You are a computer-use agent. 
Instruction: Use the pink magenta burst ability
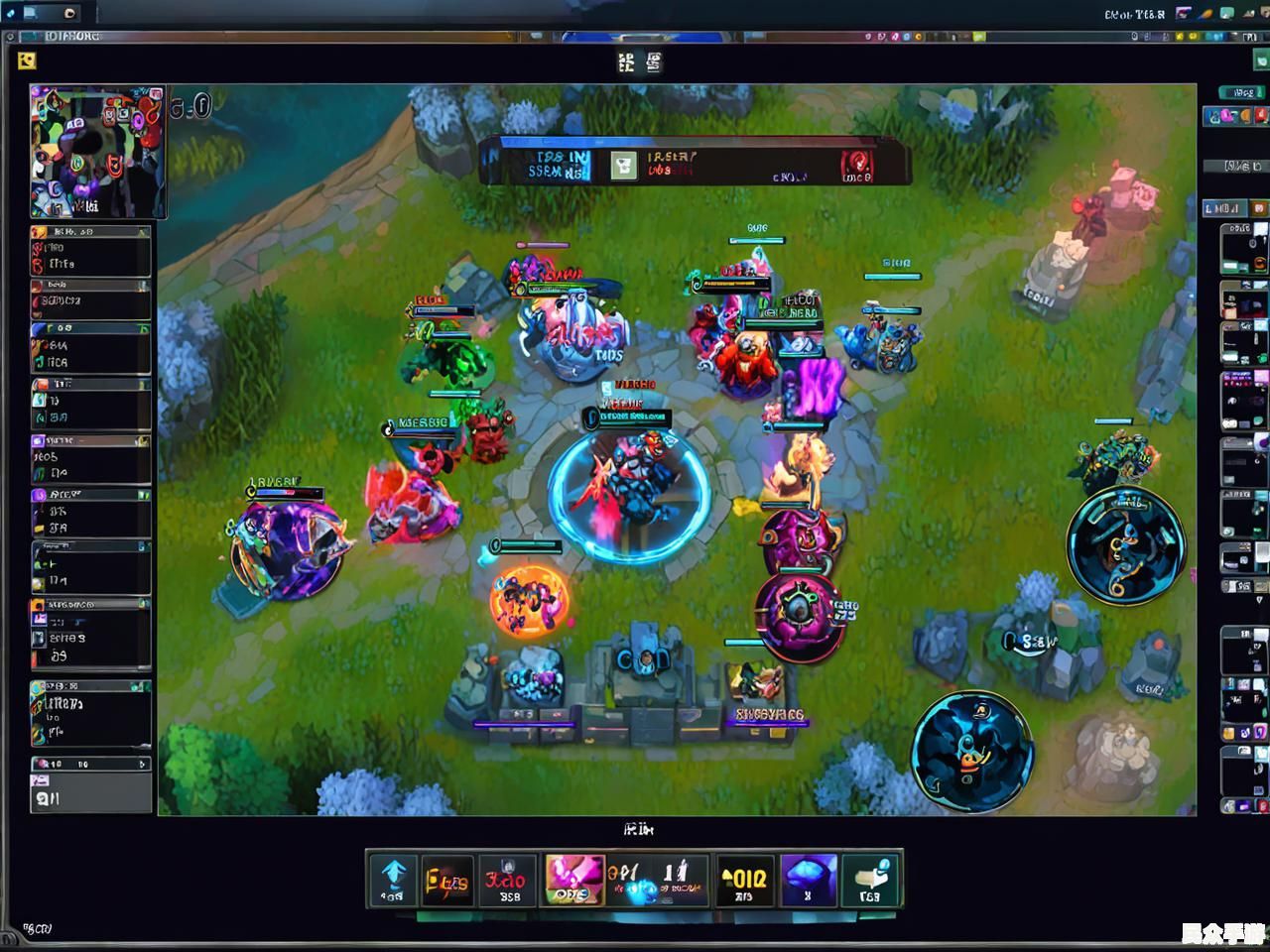click(572, 880)
